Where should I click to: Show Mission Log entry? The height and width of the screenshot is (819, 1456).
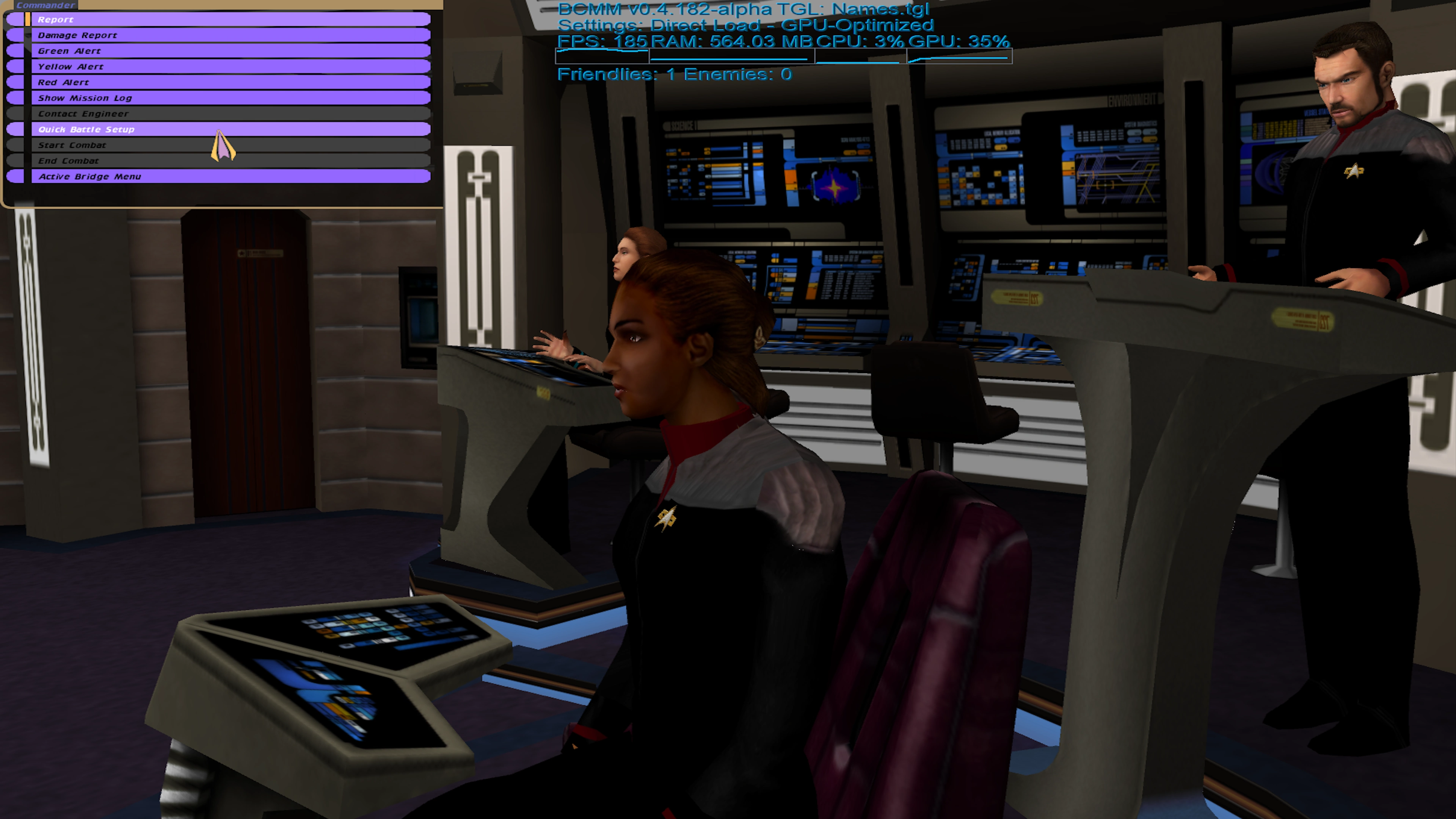[x=226, y=98]
